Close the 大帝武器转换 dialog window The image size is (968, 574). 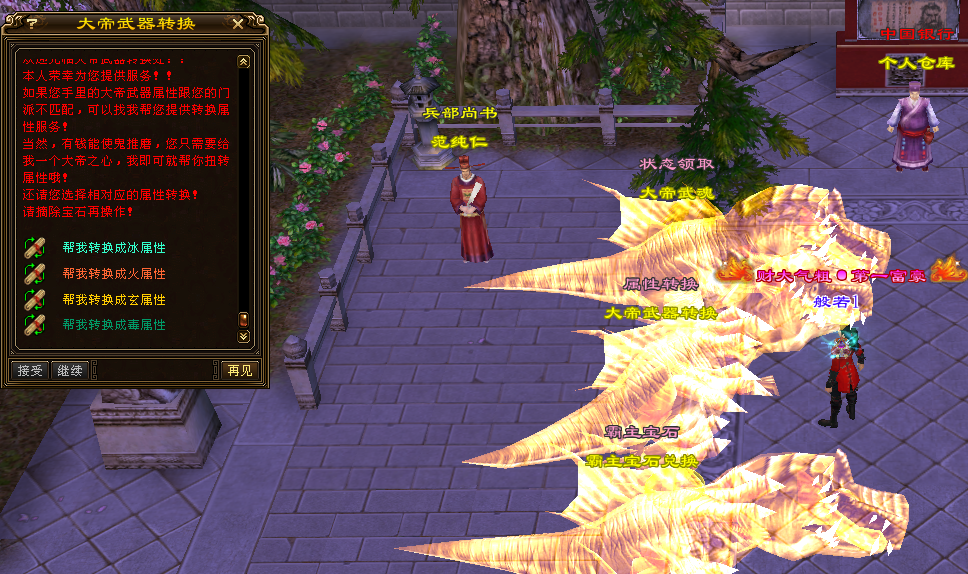(x=237, y=22)
